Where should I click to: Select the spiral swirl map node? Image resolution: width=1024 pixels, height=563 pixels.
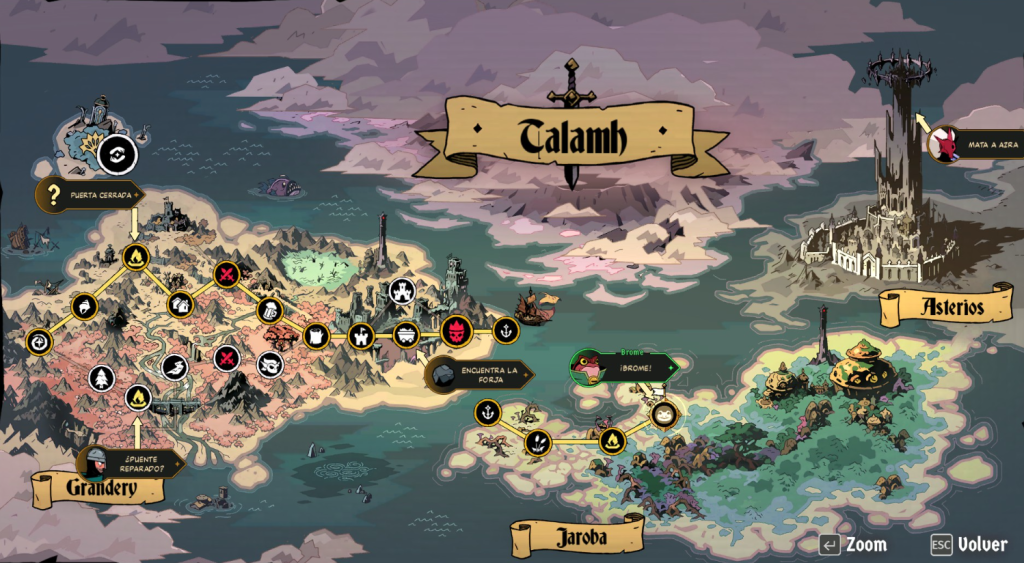click(38, 341)
